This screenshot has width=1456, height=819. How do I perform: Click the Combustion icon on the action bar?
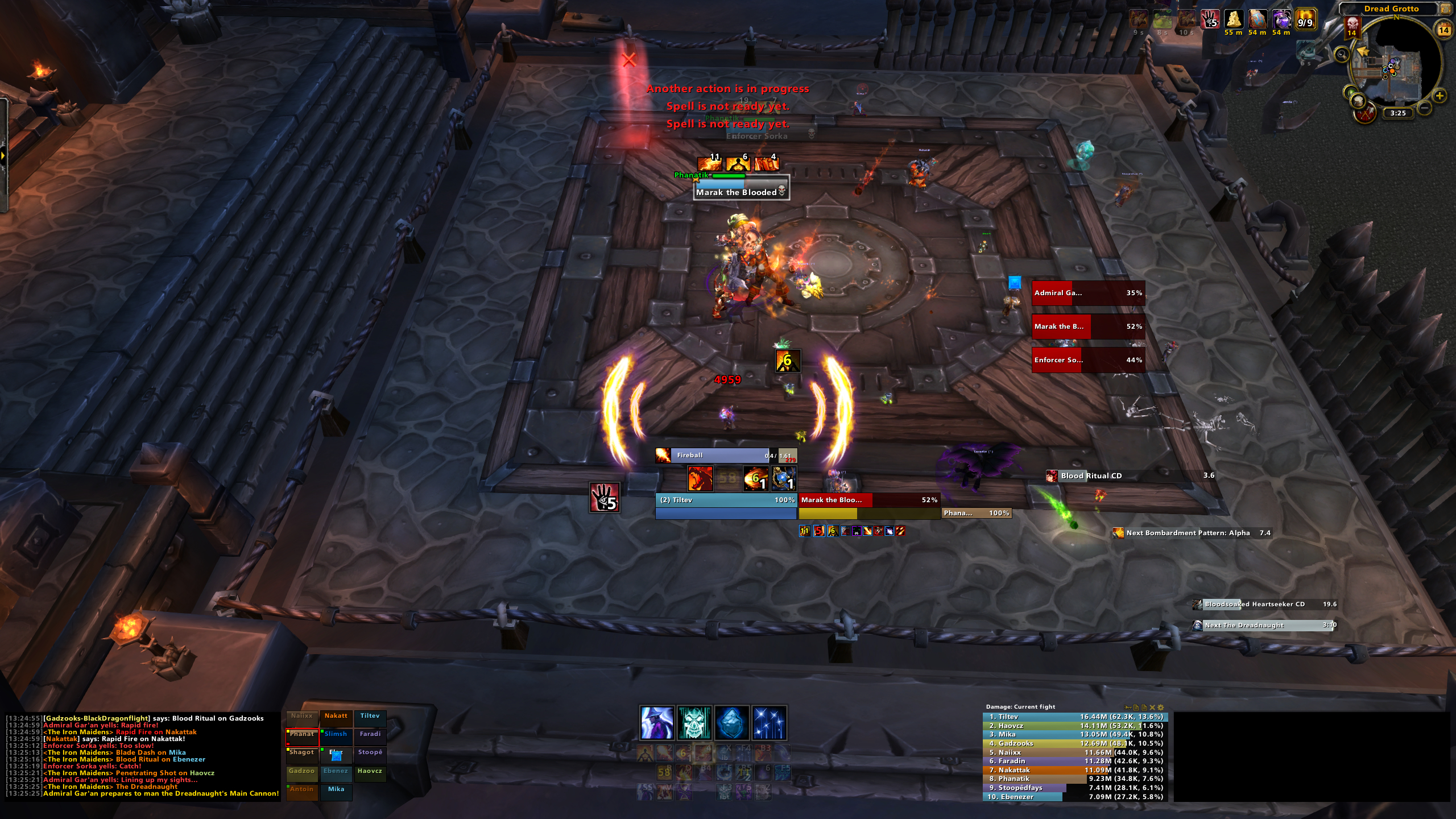point(644,754)
